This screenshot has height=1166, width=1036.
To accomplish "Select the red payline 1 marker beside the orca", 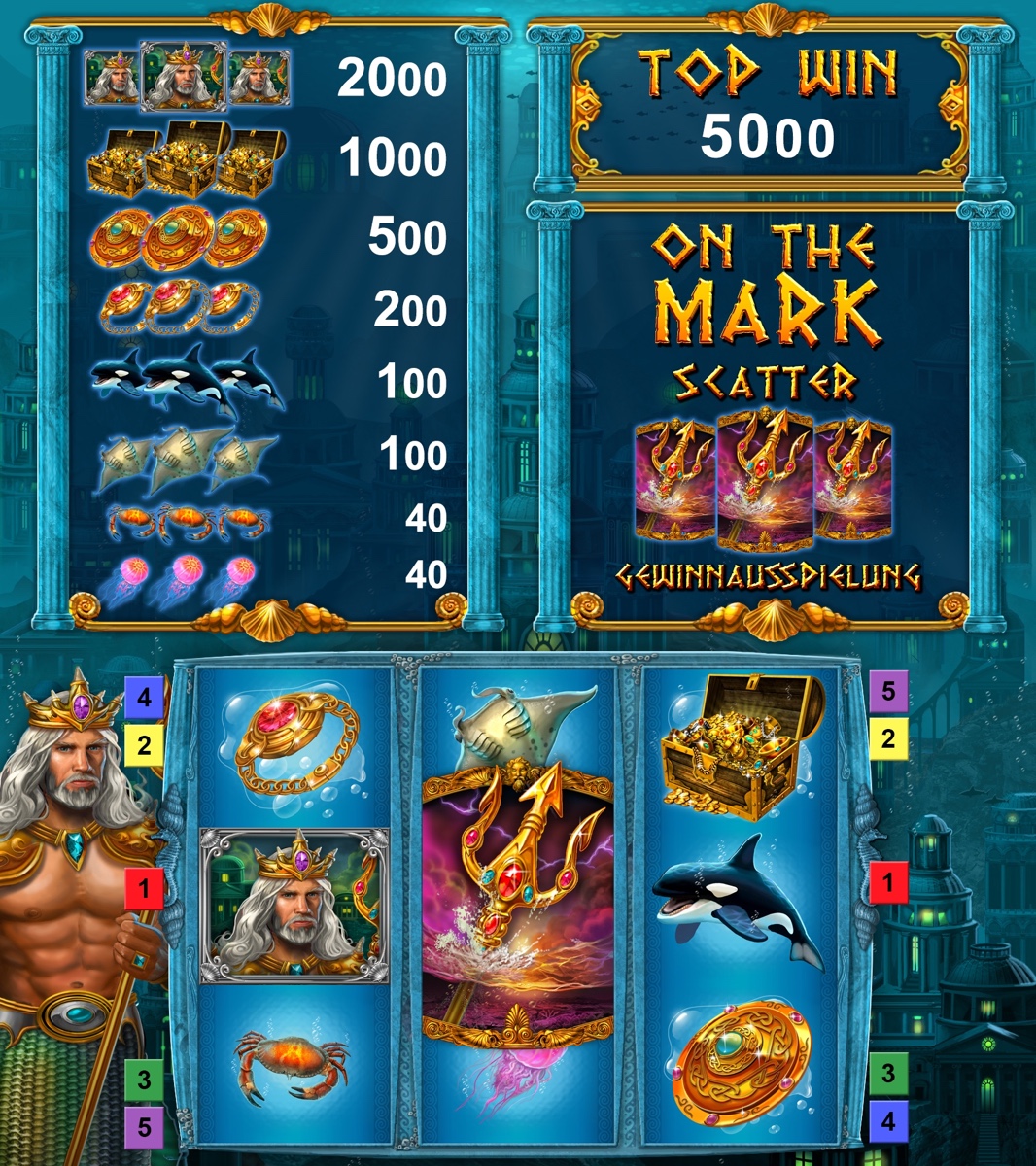I will [888, 884].
